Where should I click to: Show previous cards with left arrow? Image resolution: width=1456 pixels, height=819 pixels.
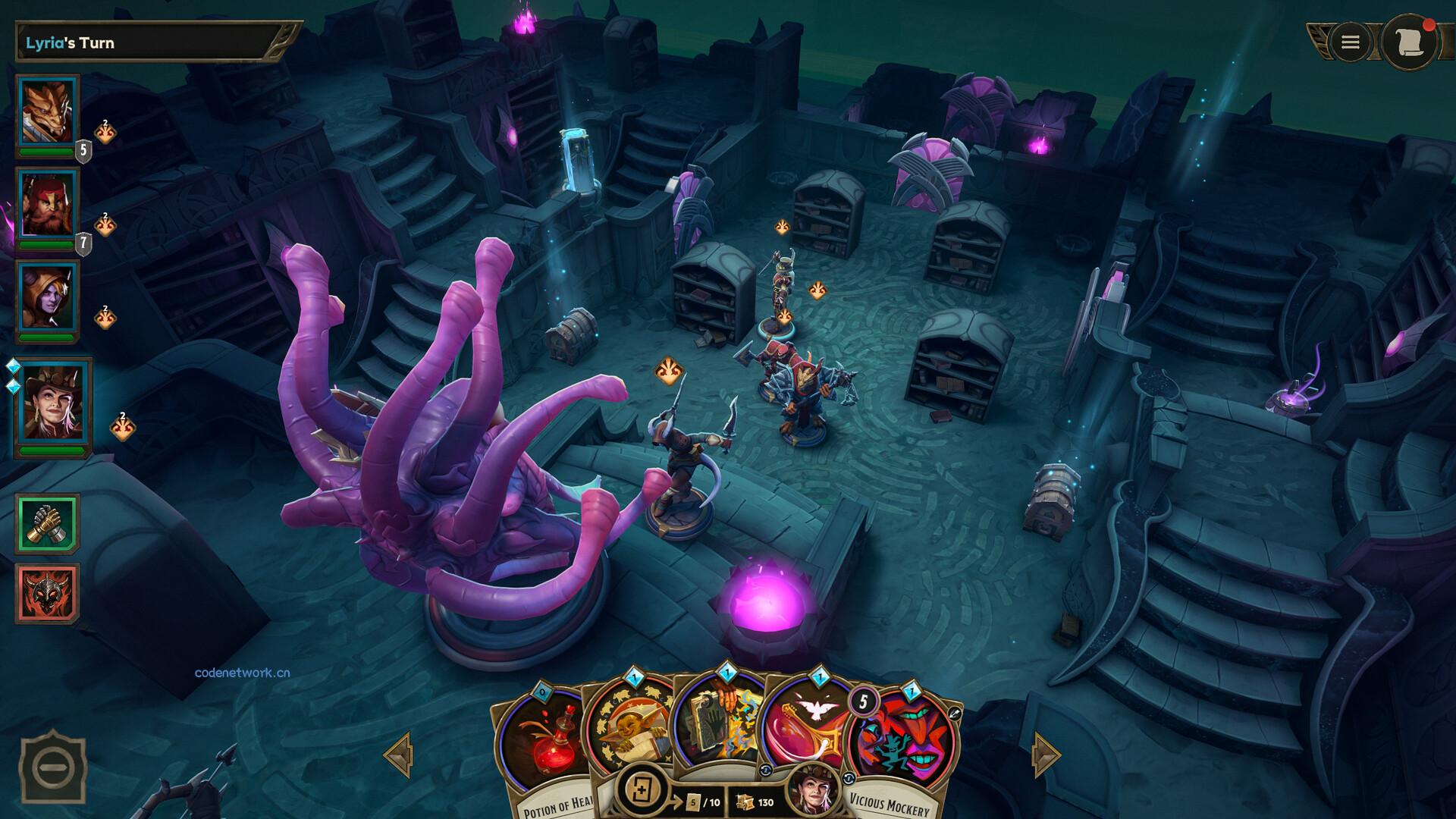tap(399, 755)
